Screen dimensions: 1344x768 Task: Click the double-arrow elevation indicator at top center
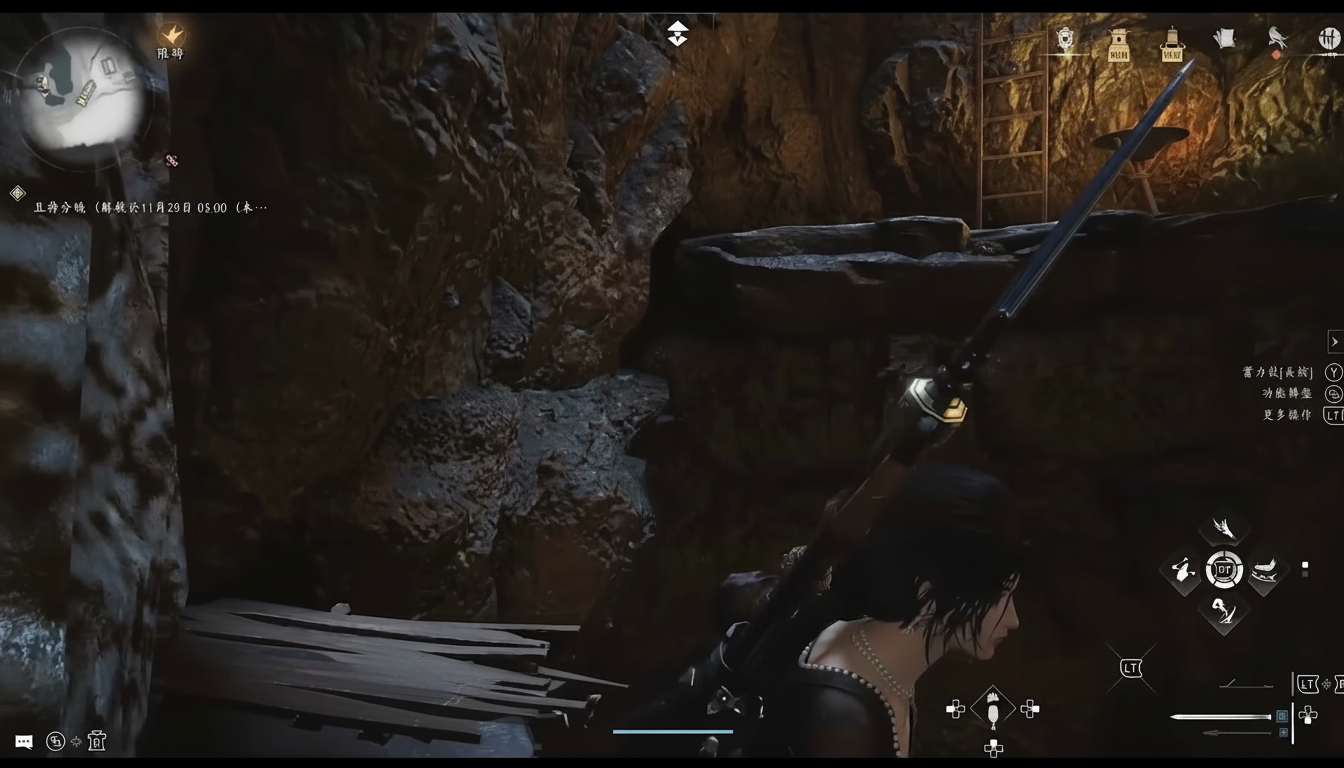pyautogui.click(x=678, y=33)
